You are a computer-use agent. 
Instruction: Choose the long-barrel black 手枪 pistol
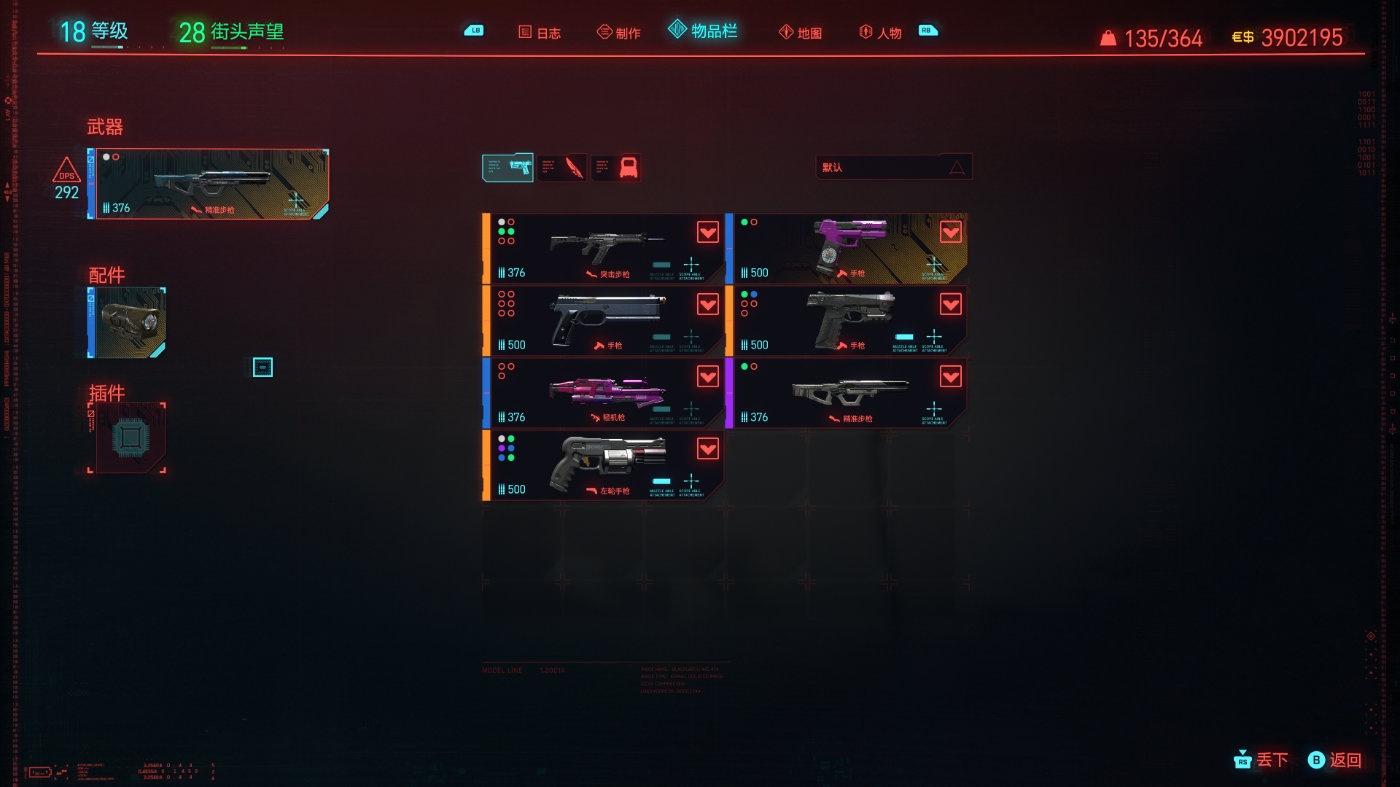[x=603, y=320]
